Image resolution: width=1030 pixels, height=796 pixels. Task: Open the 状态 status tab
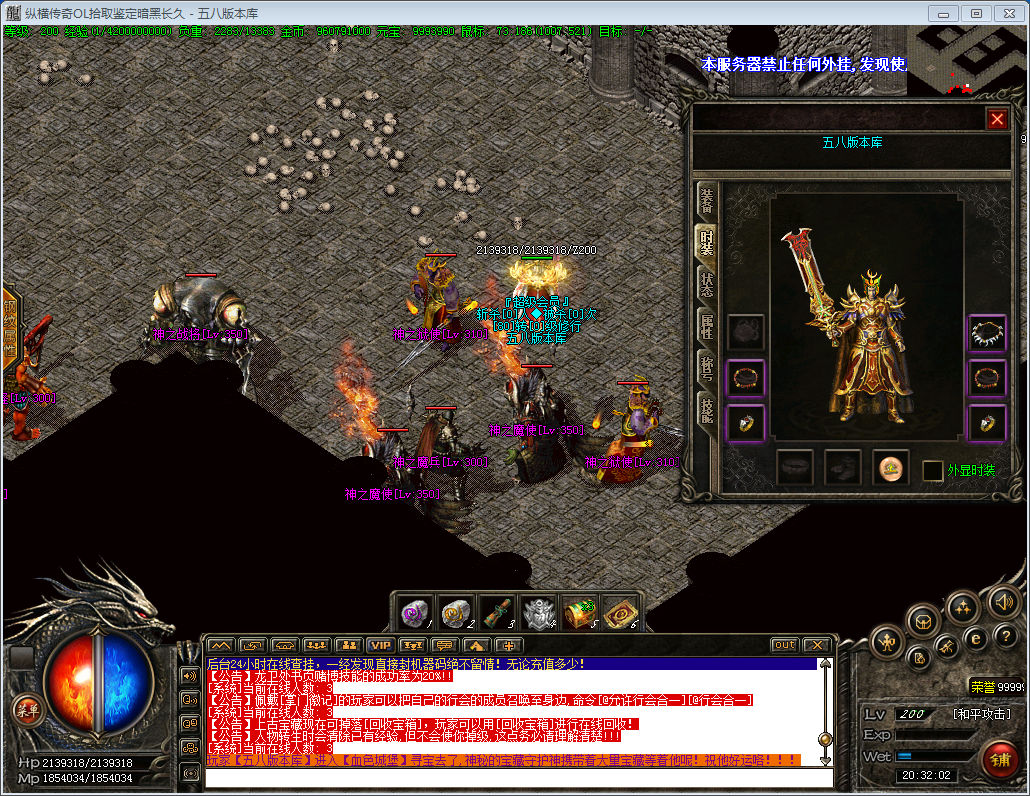coord(707,283)
